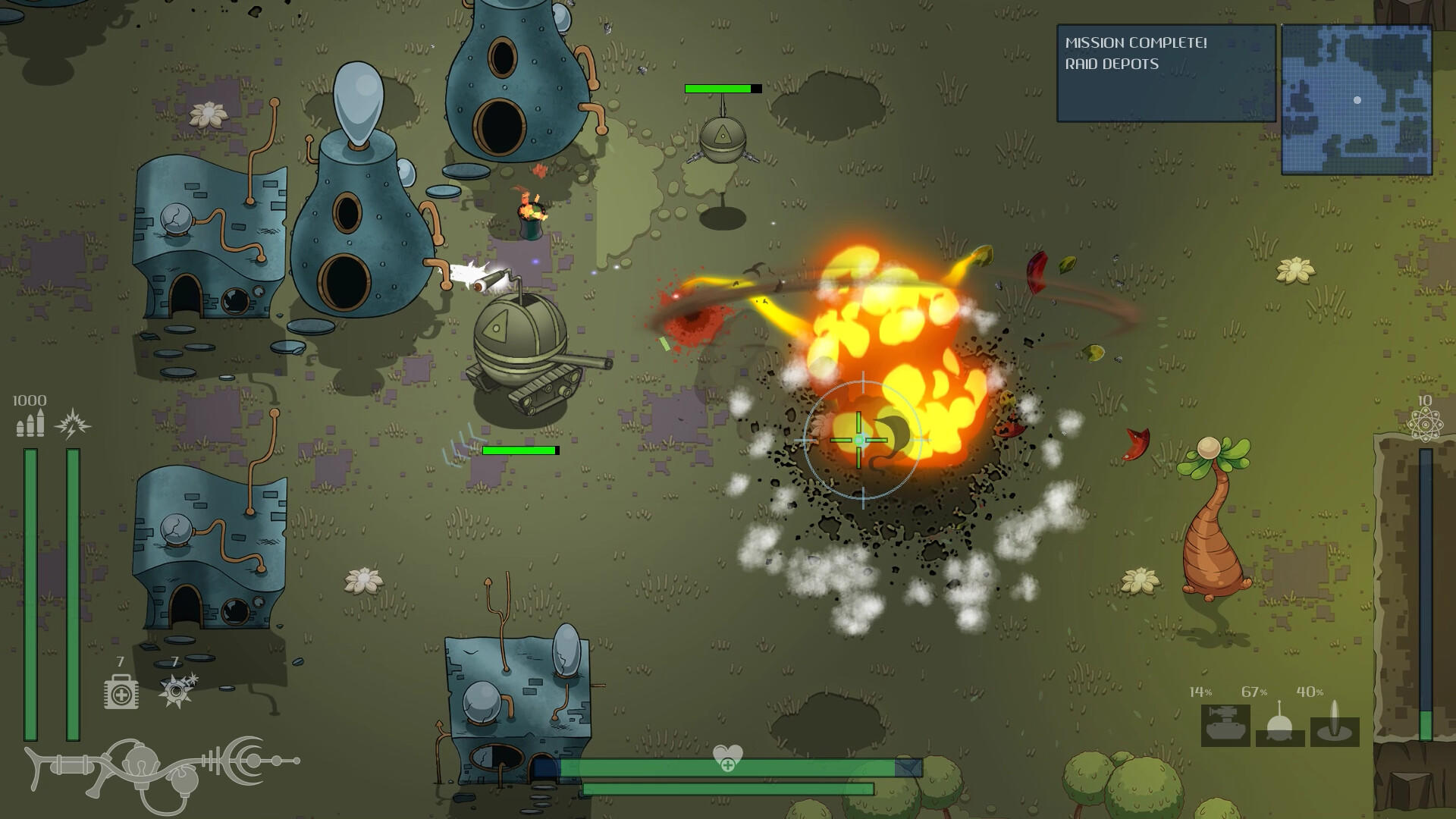The width and height of the screenshot is (1456, 819).
Task: Click the Mission Complete objective panel
Action: 1166,74
